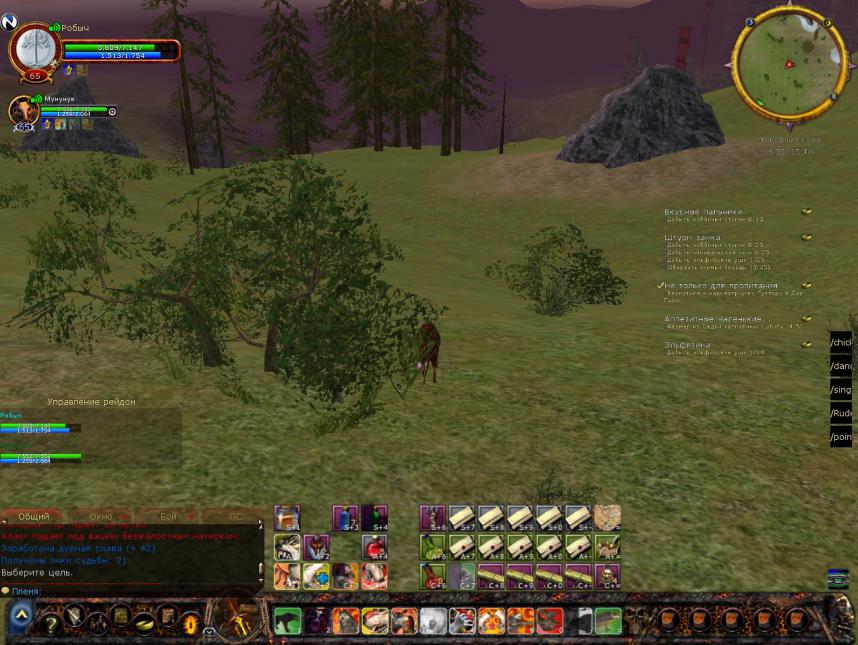
Task: Select the Бой combat log tab
Action: click(x=168, y=516)
